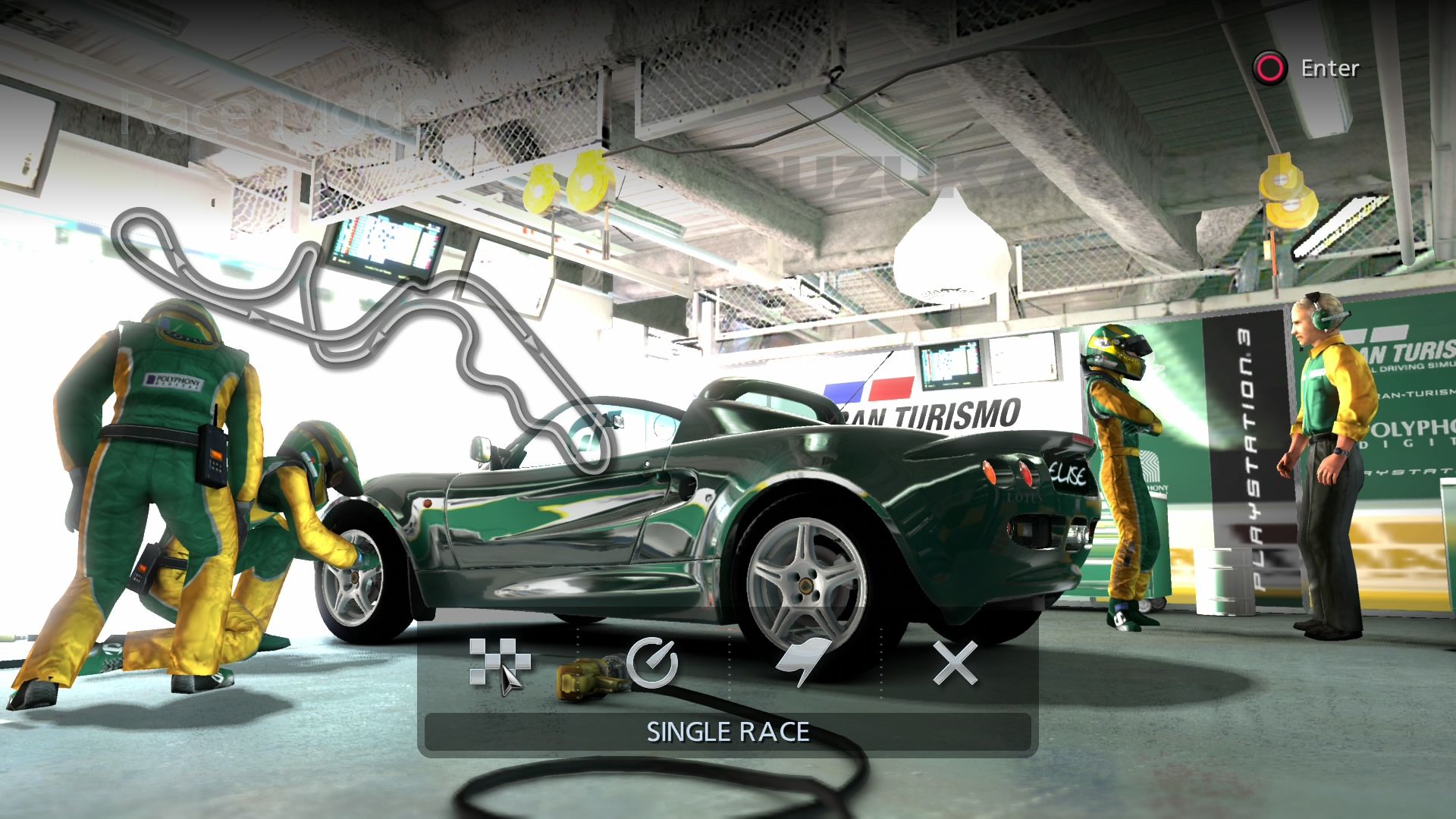This screenshot has height=819, width=1456.
Task: Close the race mode menu with X
Action: (955, 664)
